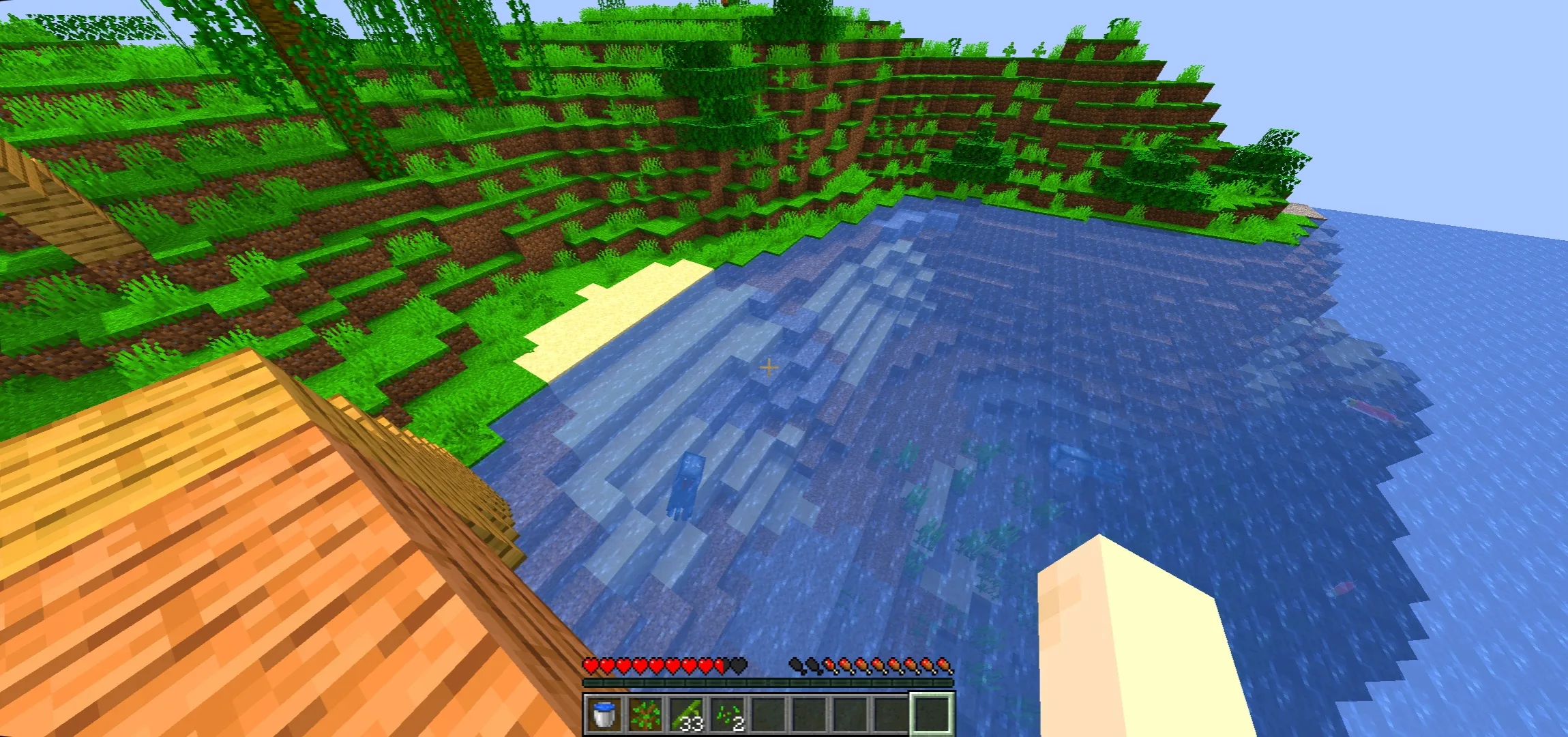Click the leftmost red heart in the health bar
Screen dimensions: 1568x737
pyautogui.click(x=589, y=663)
